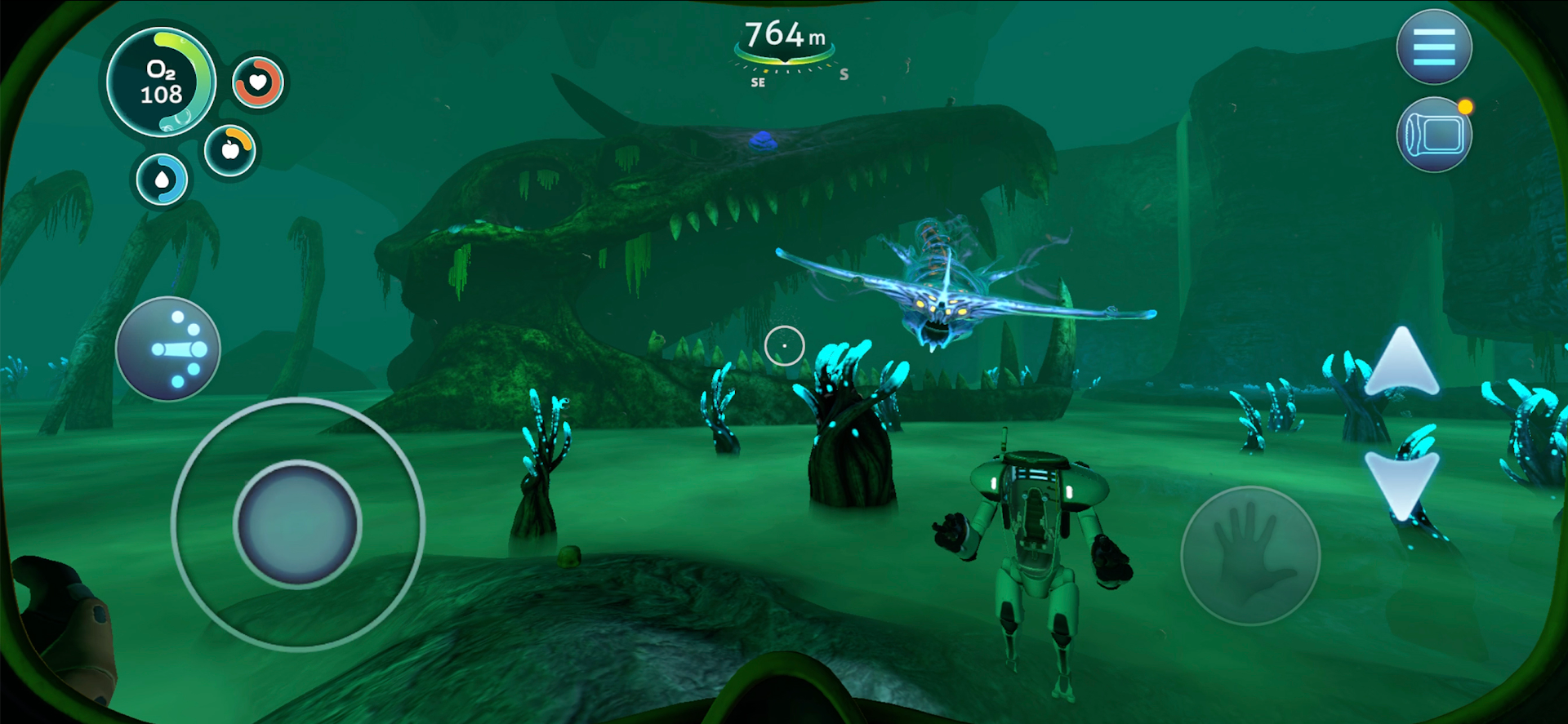Tap the hand interact button
The image size is (1568, 724).
pyautogui.click(x=1249, y=555)
